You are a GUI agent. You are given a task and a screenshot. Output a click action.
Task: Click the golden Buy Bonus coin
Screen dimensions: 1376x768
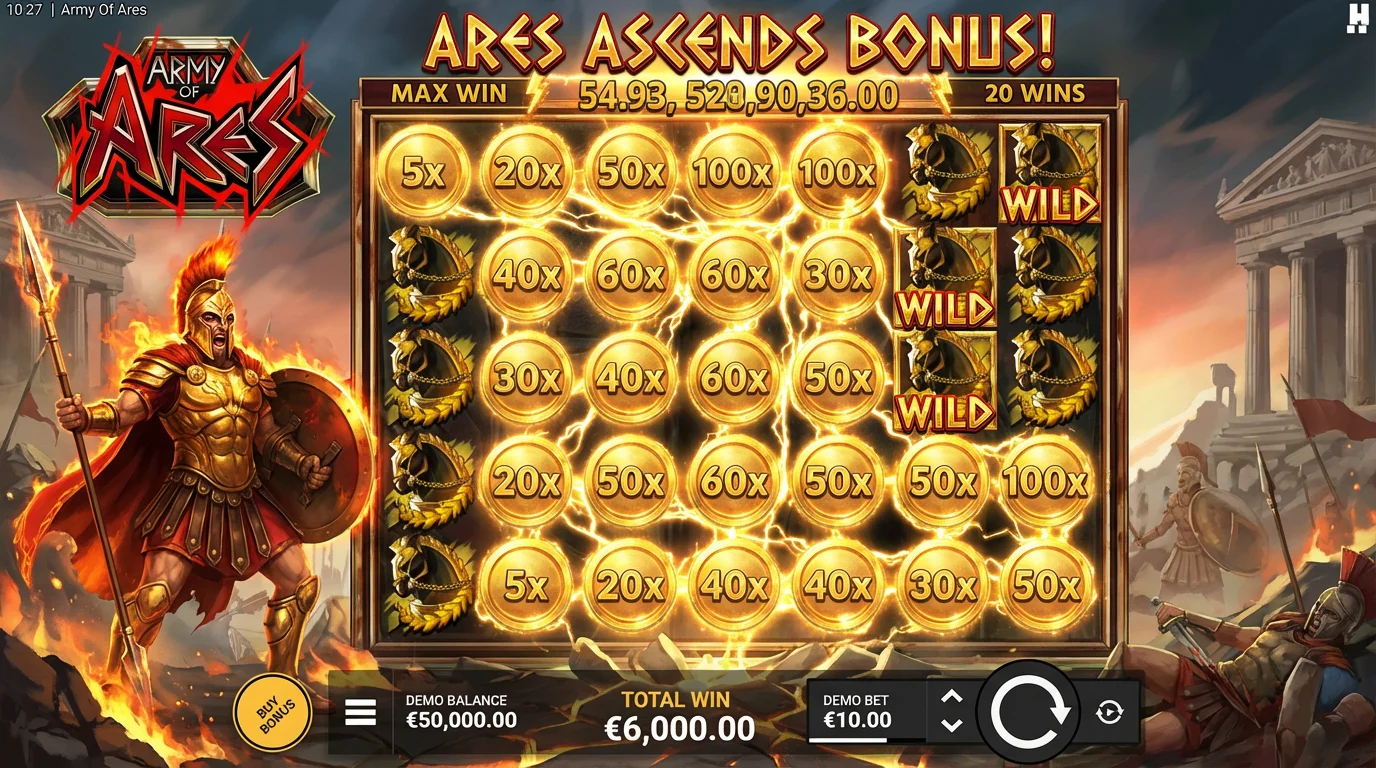click(271, 710)
